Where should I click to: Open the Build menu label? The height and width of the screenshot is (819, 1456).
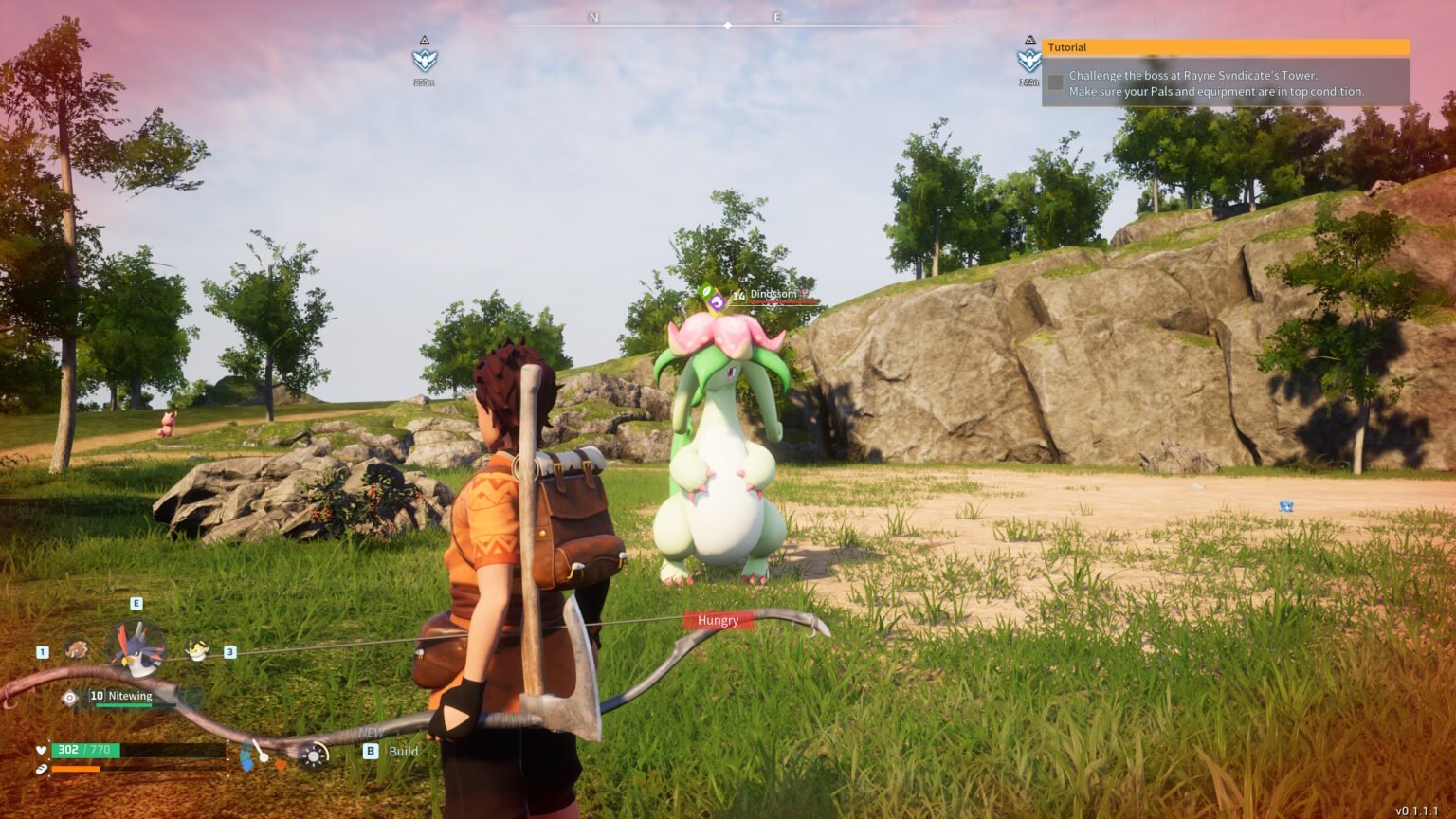click(x=403, y=751)
